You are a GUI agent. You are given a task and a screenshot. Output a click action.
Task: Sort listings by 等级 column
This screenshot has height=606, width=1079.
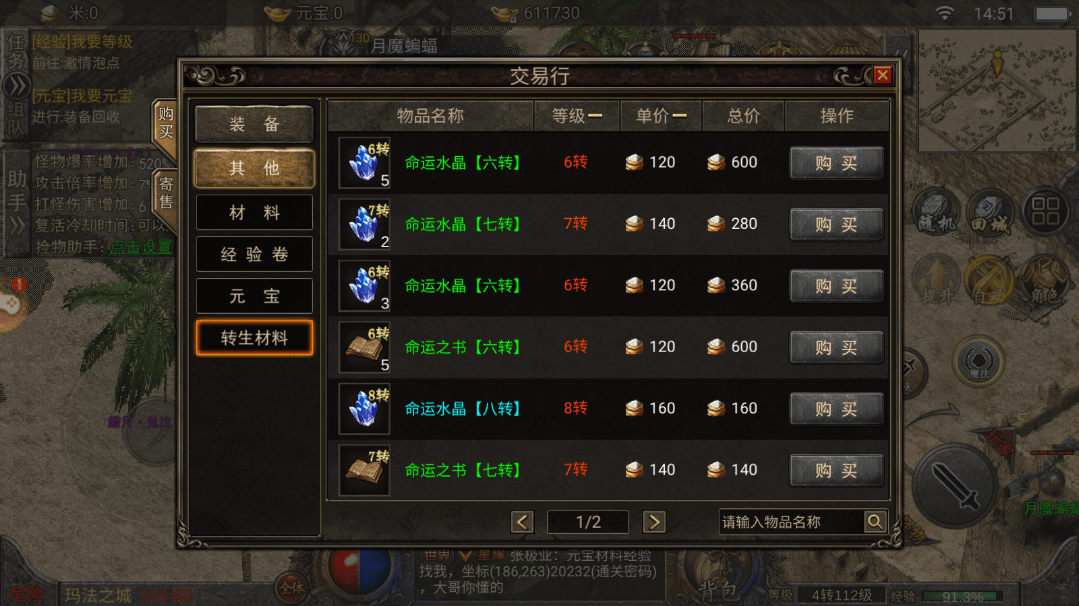pyautogui.click(x=577, y=116)
